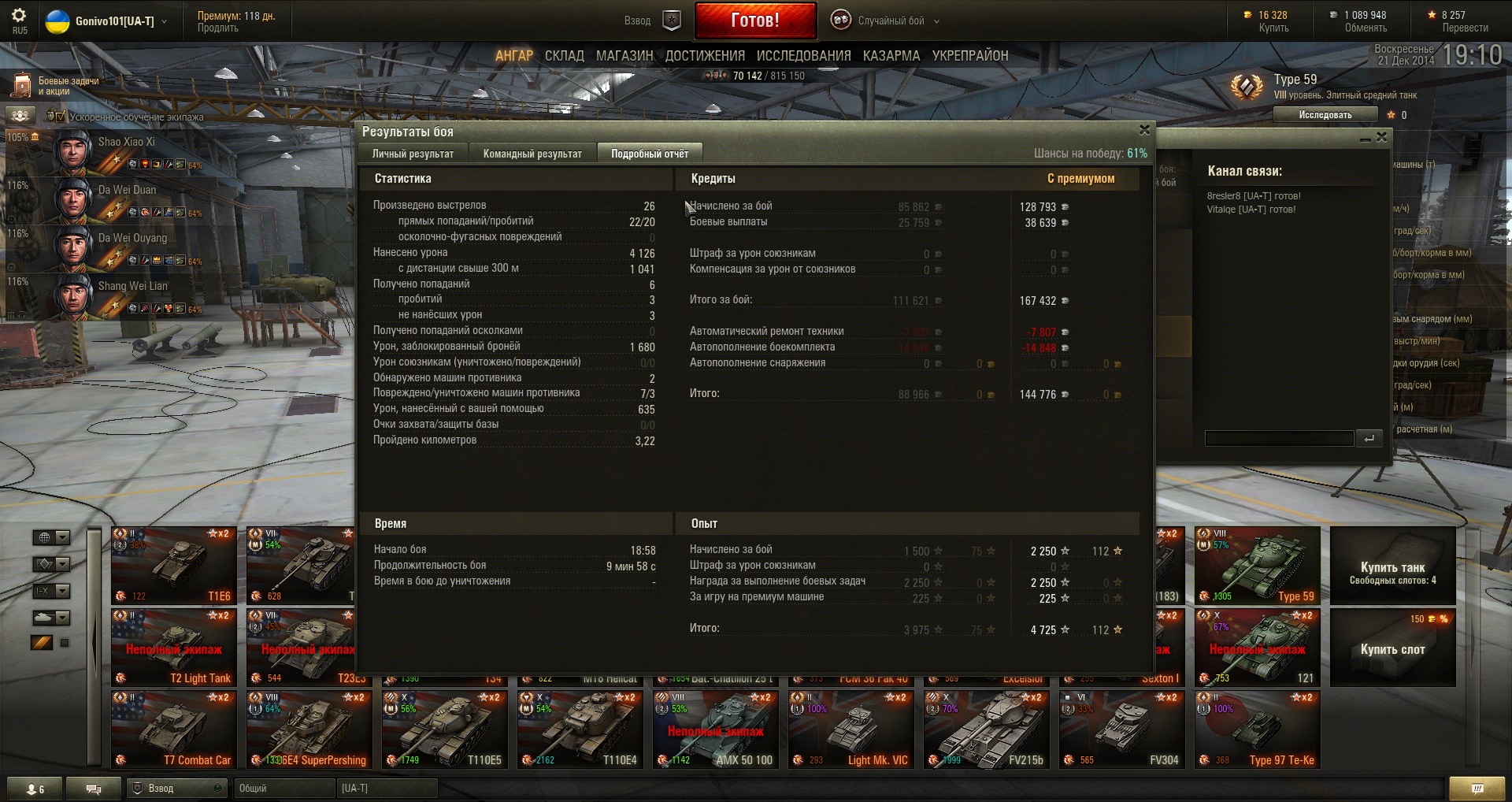Open the КАЗАРМА barracks menu

891,56
